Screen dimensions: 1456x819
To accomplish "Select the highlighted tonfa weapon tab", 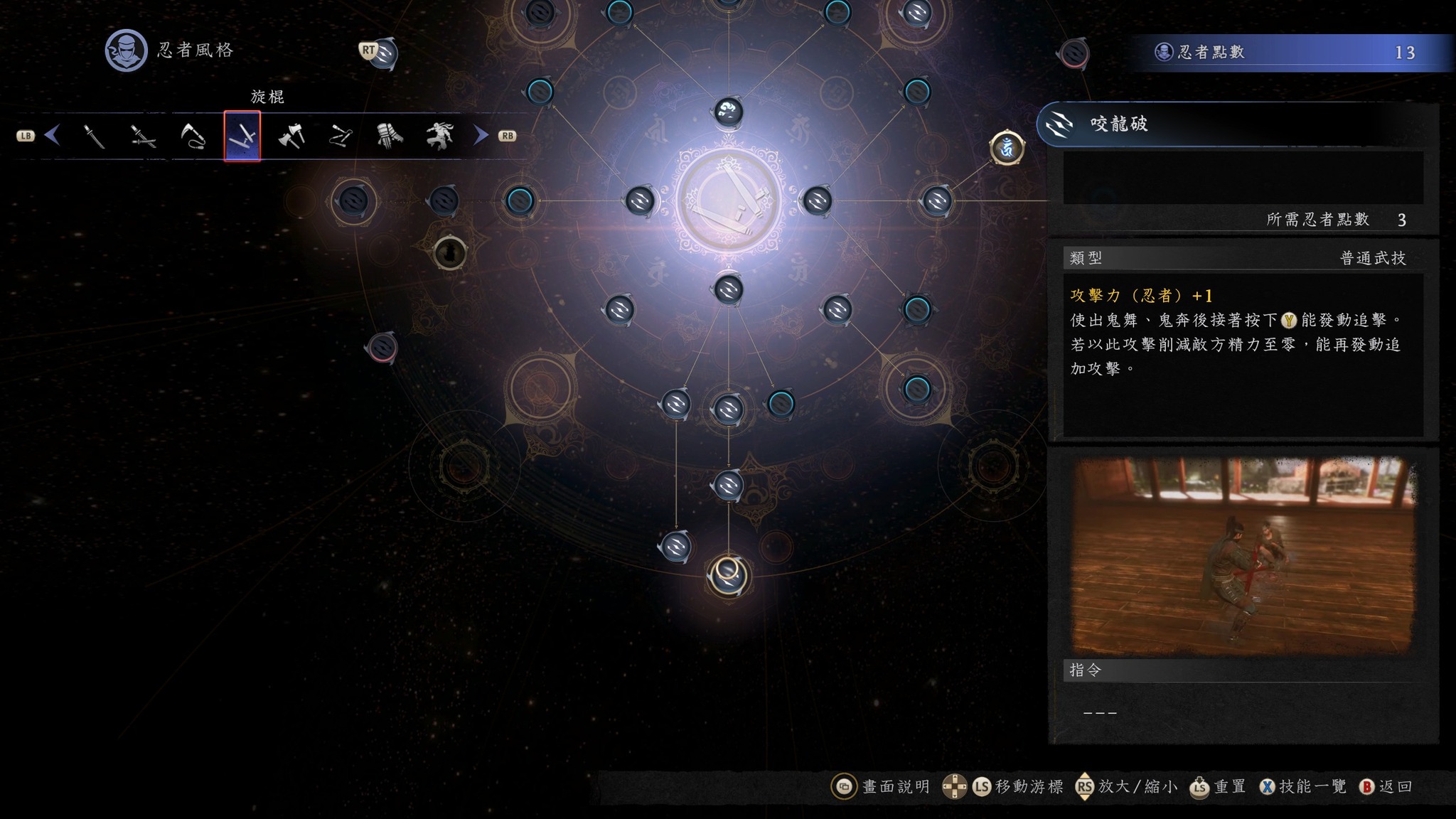I will 242,136.
